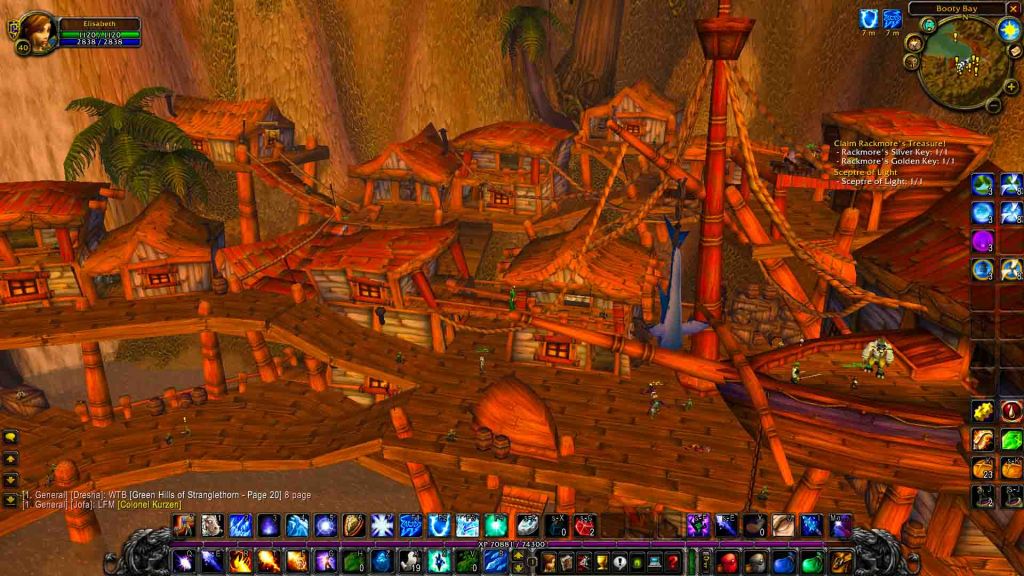This screenshot has height=576, width=1024.
Task: Activate the red round-icon ability on the side bar
Action: [x=1010, y=412]
